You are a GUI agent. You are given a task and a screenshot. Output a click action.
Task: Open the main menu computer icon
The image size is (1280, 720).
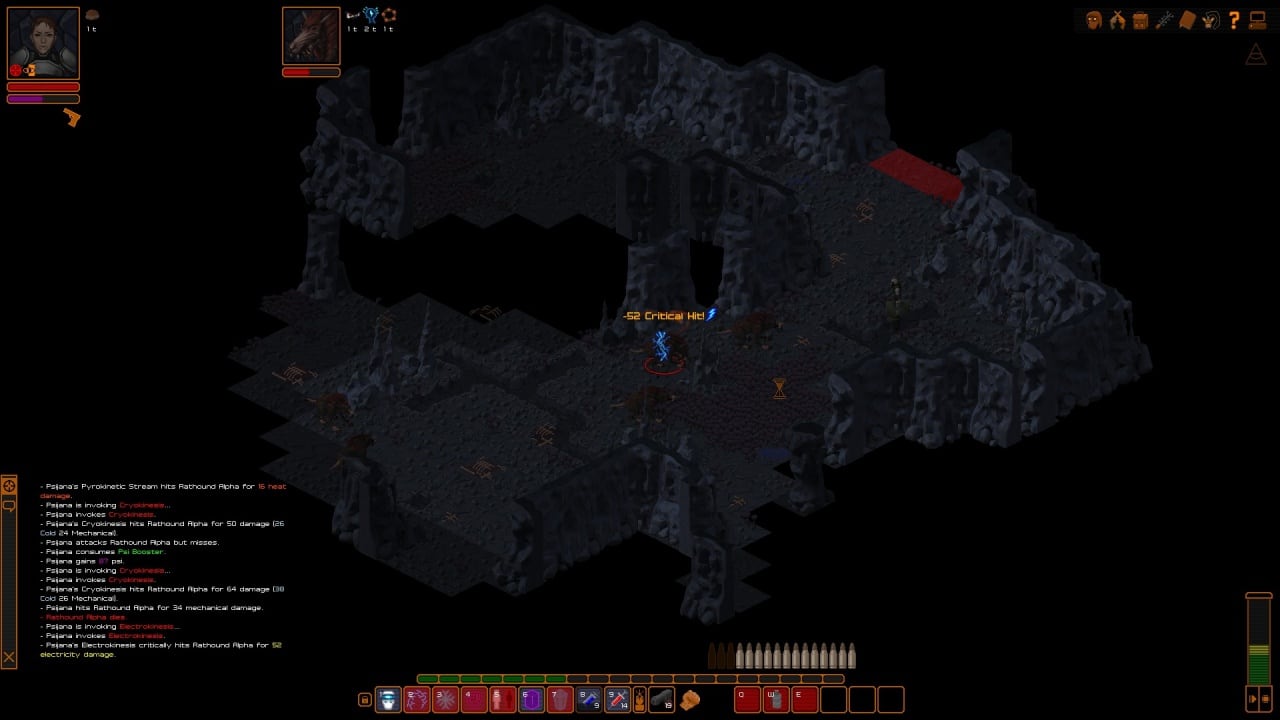tap(1258, 20)
